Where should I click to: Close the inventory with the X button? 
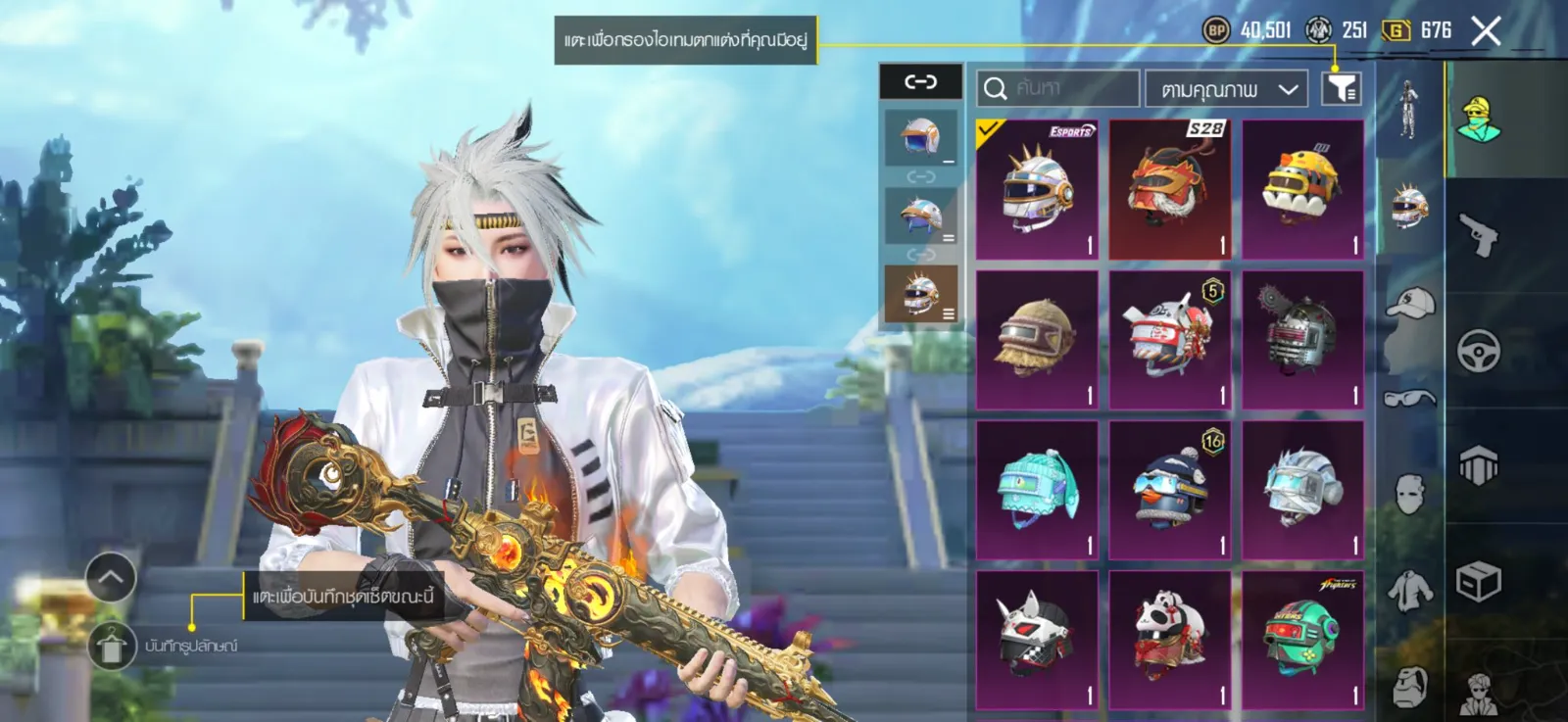coord(1486,31)
